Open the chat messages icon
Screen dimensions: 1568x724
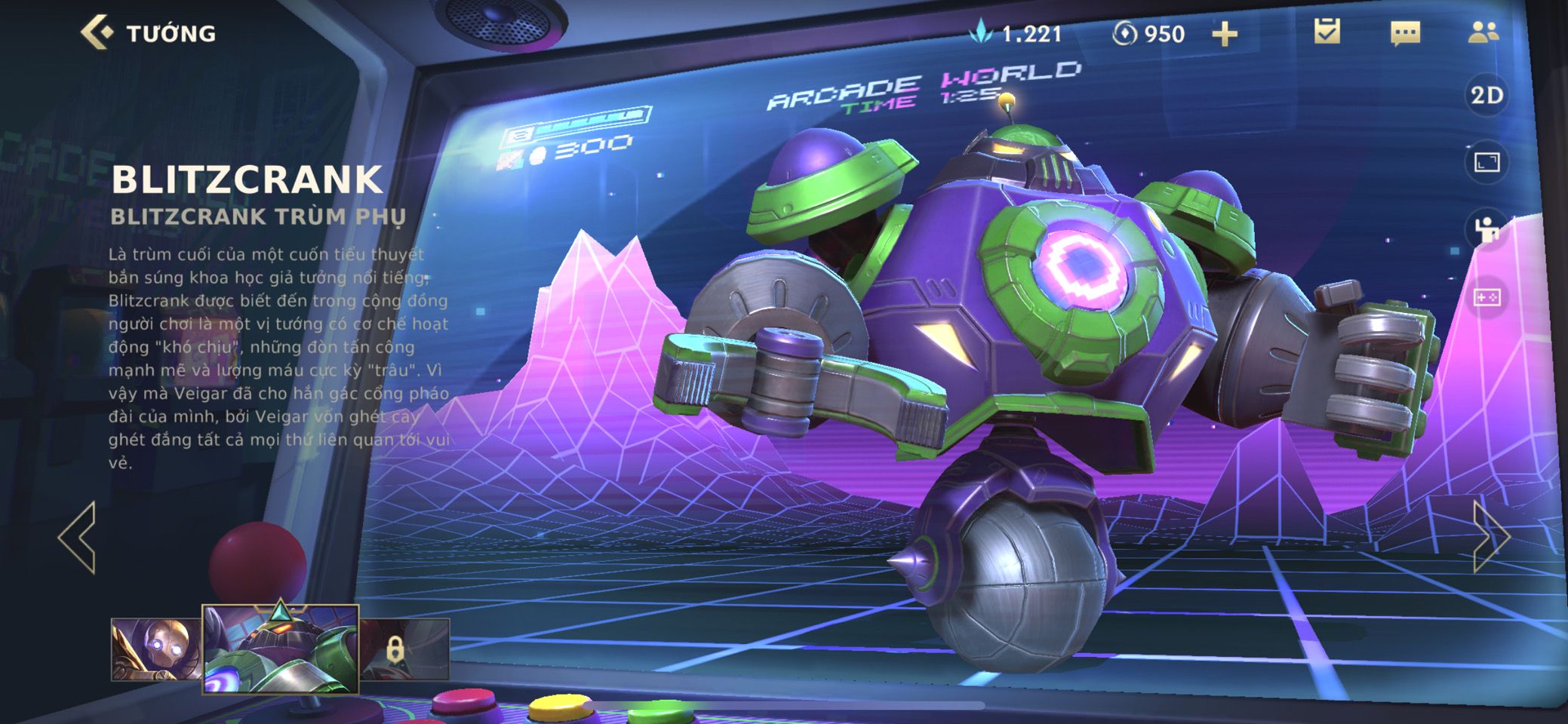coord(1404,33)
